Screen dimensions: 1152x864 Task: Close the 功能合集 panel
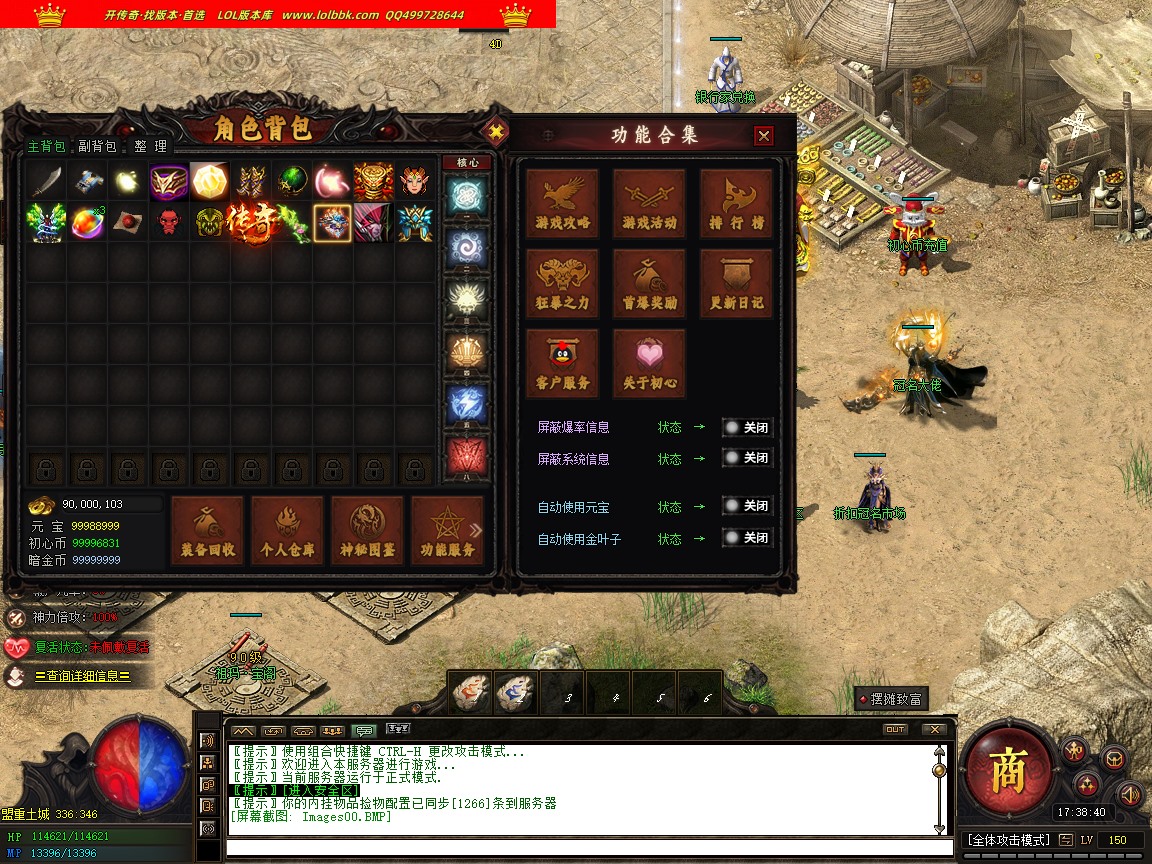(x=764, y=136)
